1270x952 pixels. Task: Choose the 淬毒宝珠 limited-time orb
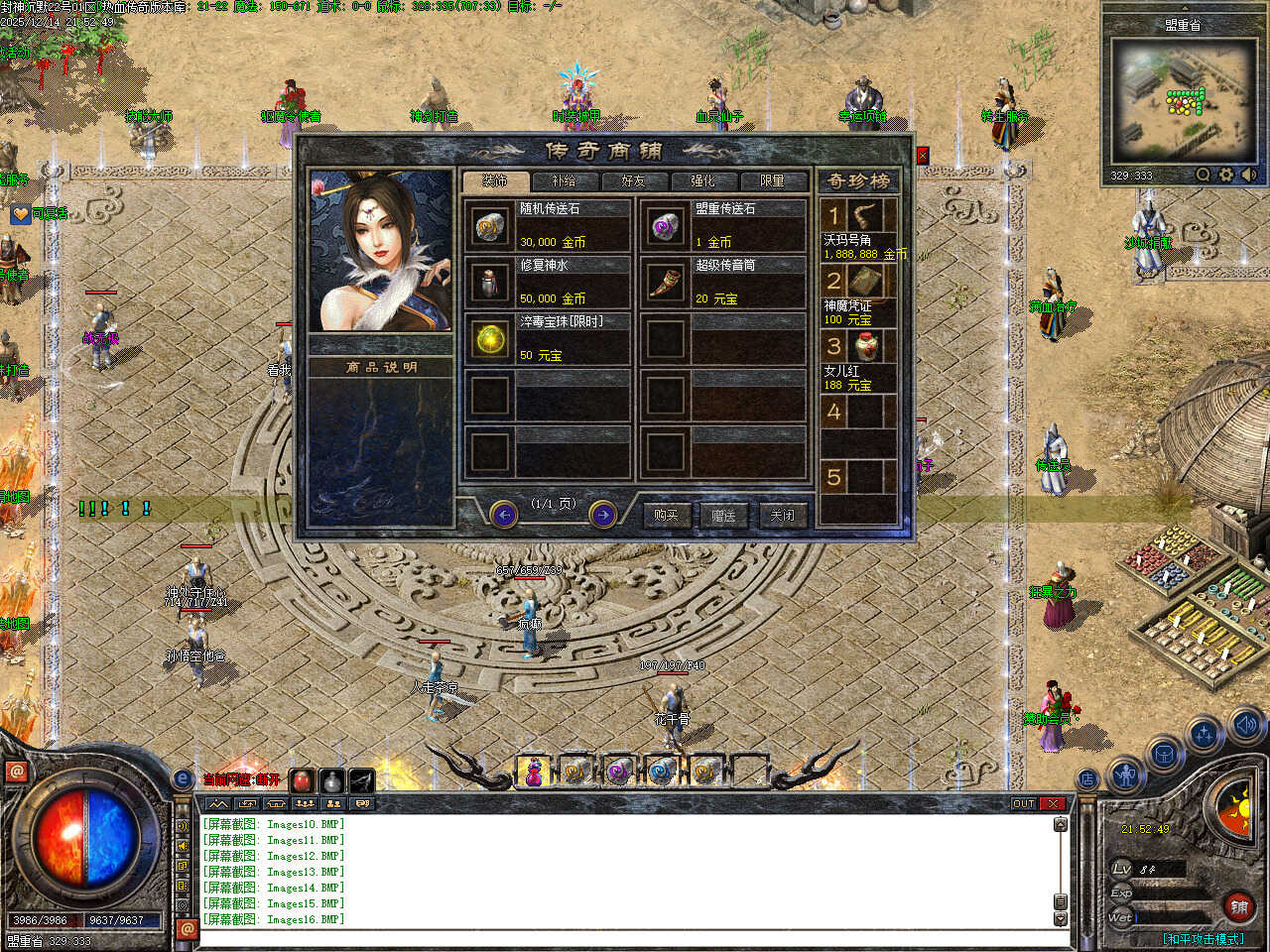[488, 340]
